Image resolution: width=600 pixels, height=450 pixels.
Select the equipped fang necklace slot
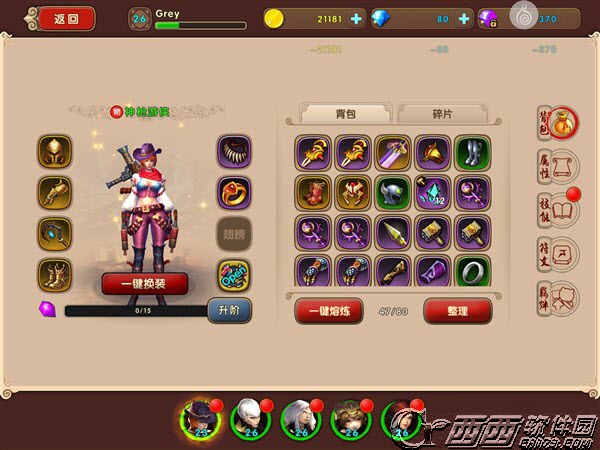point(234,152)
